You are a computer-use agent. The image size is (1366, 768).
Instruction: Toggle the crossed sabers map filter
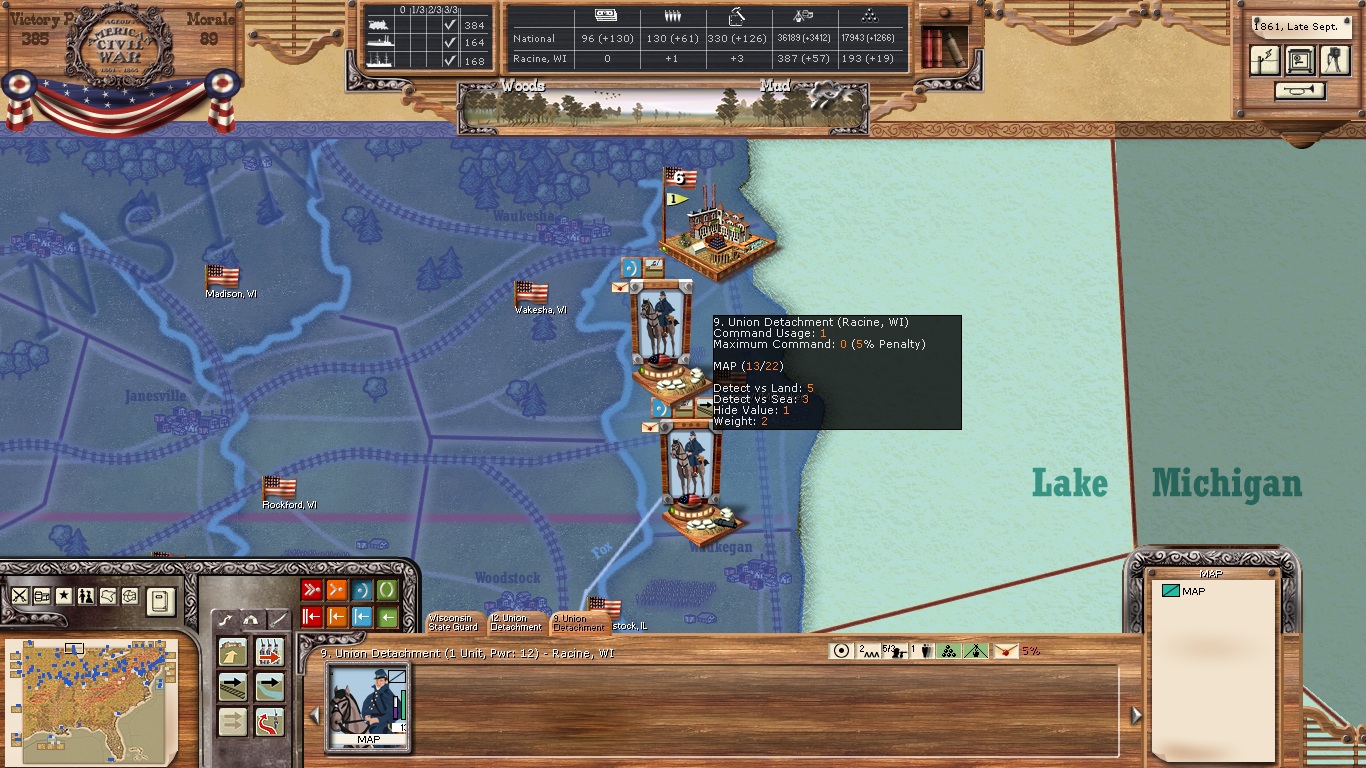click(20, 595)
